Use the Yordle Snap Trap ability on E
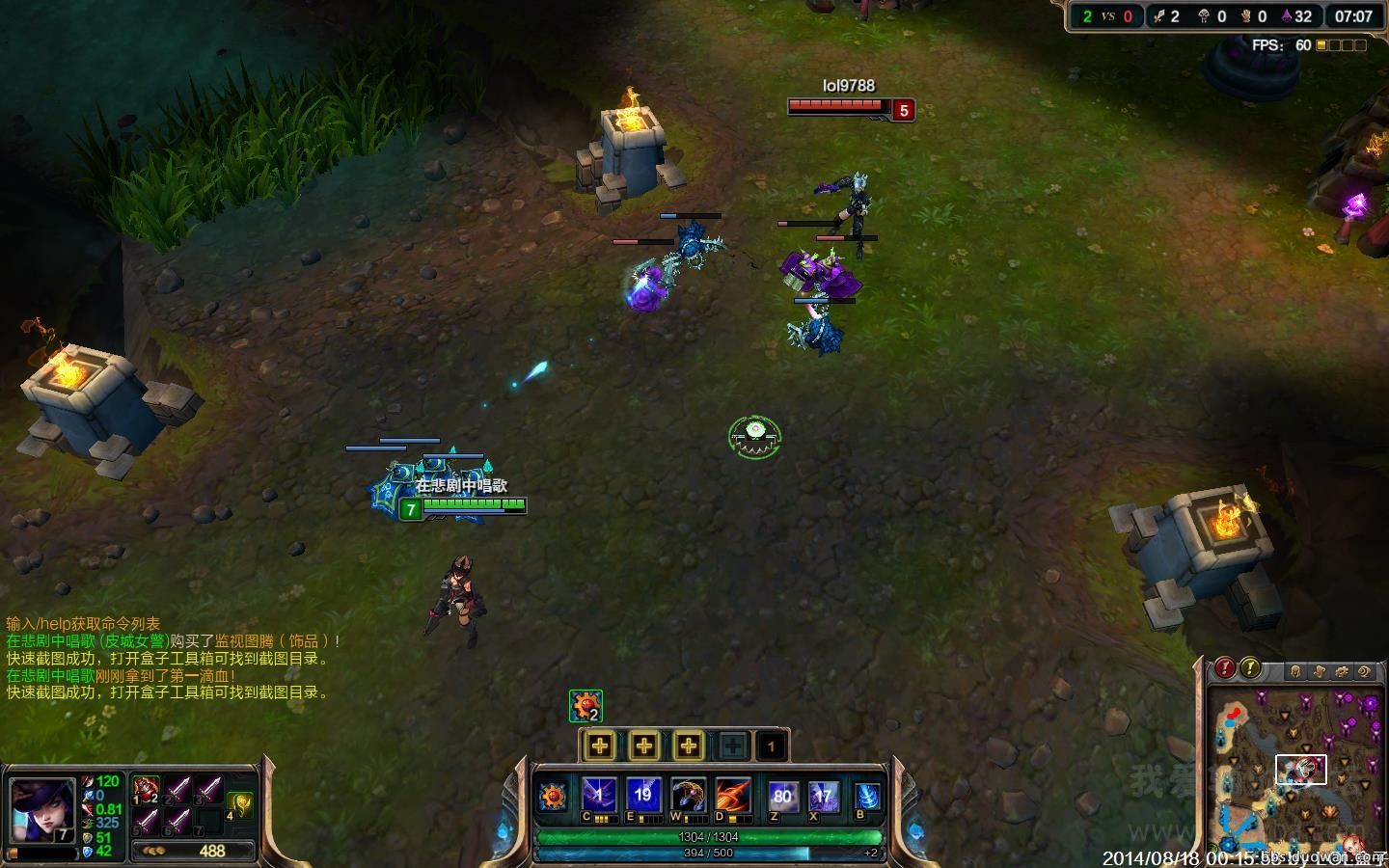This screenshot has height=868, width=1389. tap(643, 797)
